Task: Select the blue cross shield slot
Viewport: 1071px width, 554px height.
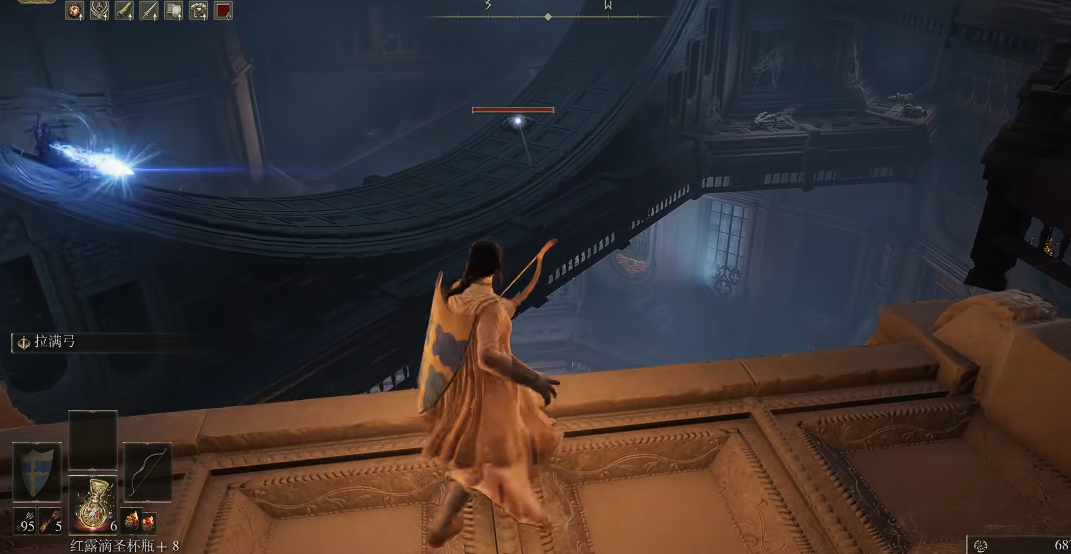Action: (36, 472)
